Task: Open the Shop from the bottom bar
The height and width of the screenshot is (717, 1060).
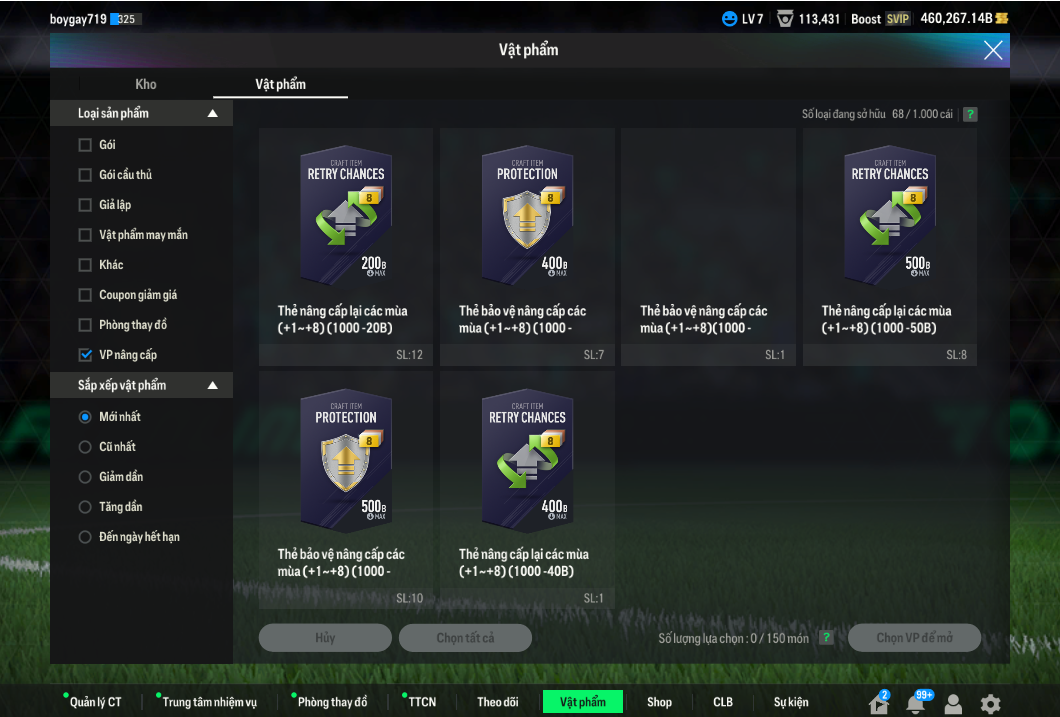Action: 659,702
